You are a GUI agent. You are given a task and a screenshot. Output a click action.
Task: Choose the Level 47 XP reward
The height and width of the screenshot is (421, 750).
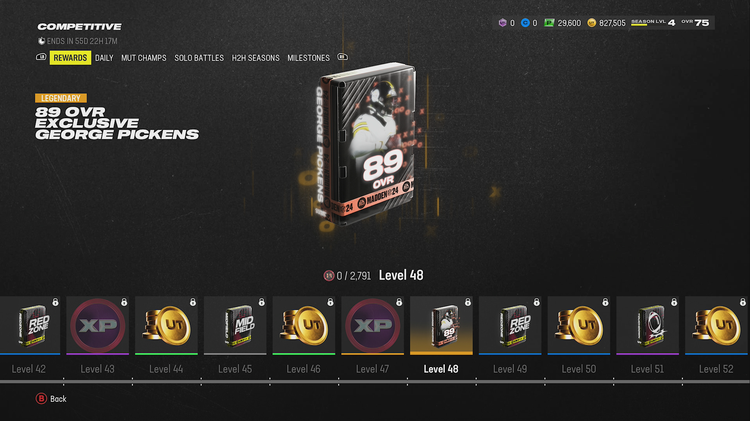[x=372, y=325]
